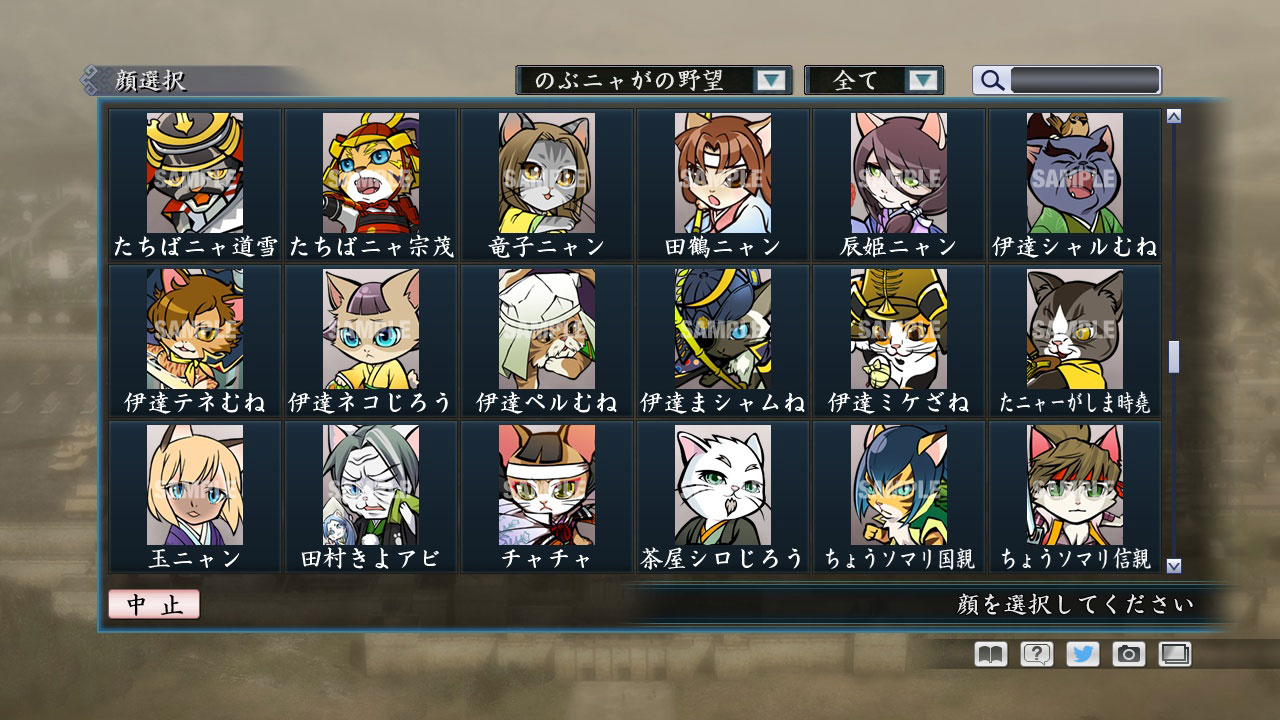
Task: Expand the 全て filter dropdown
Action: tap(875, 78)
